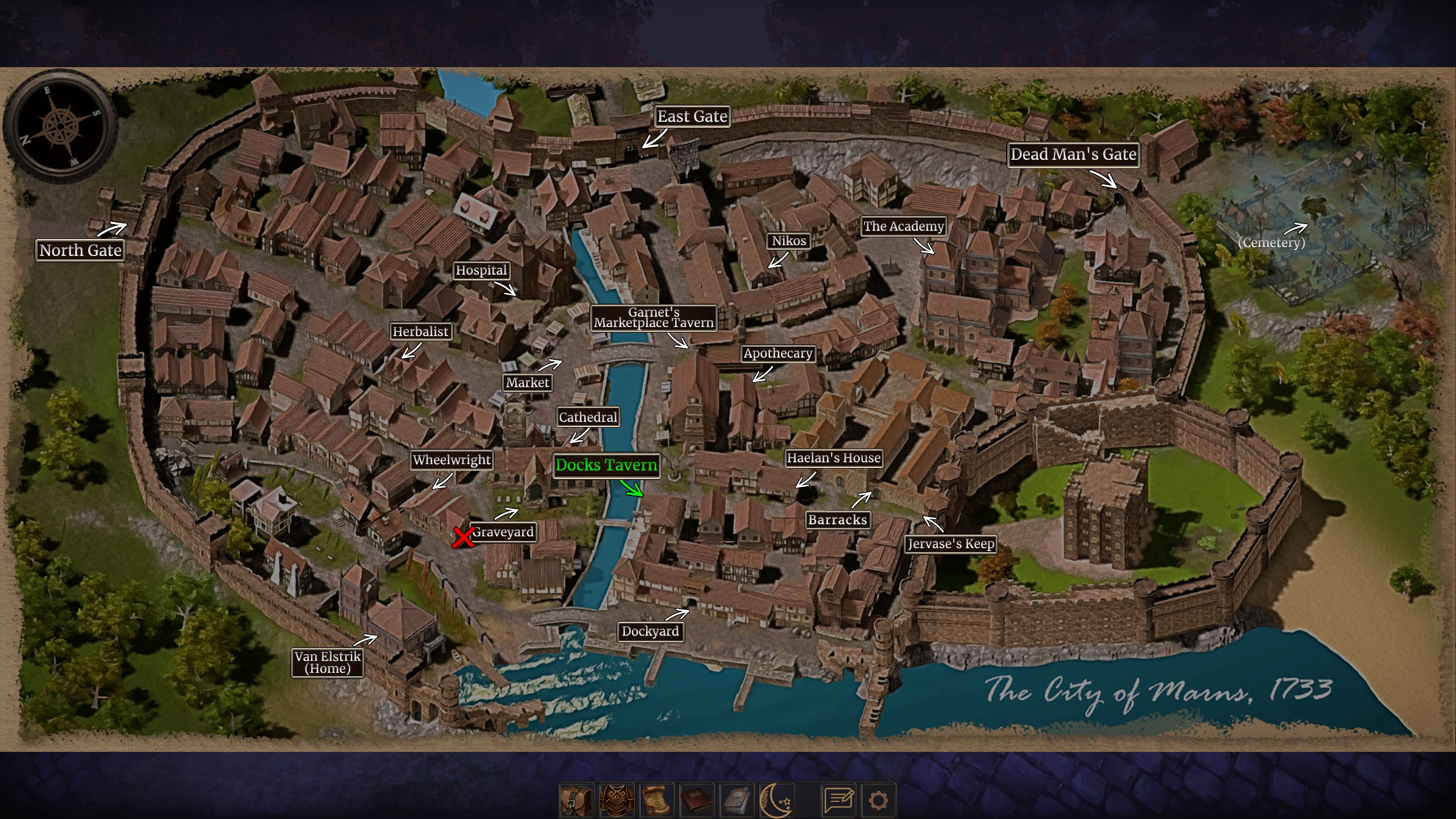This screenshot has width=1456, height=819.
Task: Open settings with the gear icon
Action: [x=878, y=800]
